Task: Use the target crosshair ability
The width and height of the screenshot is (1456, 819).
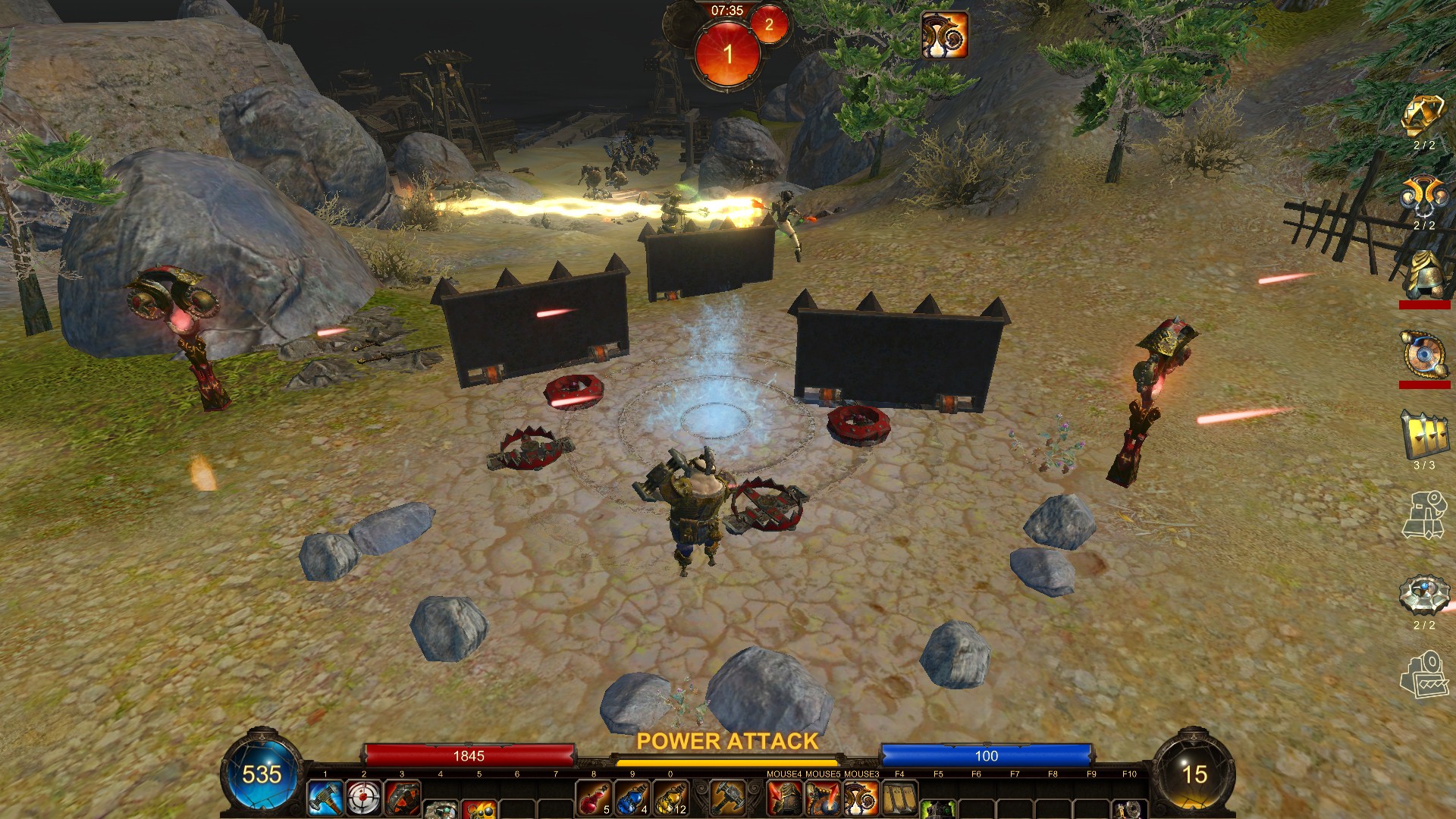Action: point(364,798)
